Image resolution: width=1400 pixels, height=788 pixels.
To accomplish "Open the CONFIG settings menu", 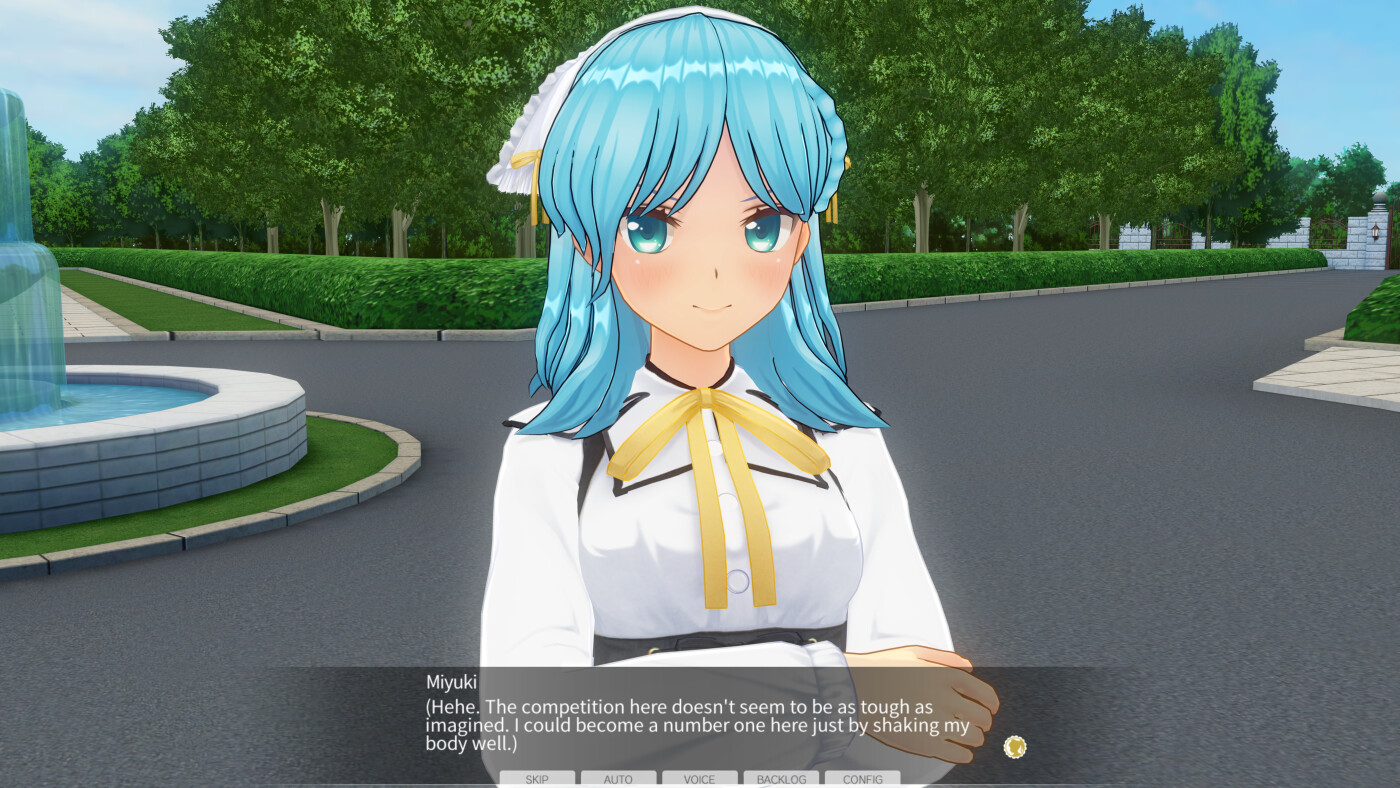I will click(x=862, y=779).
